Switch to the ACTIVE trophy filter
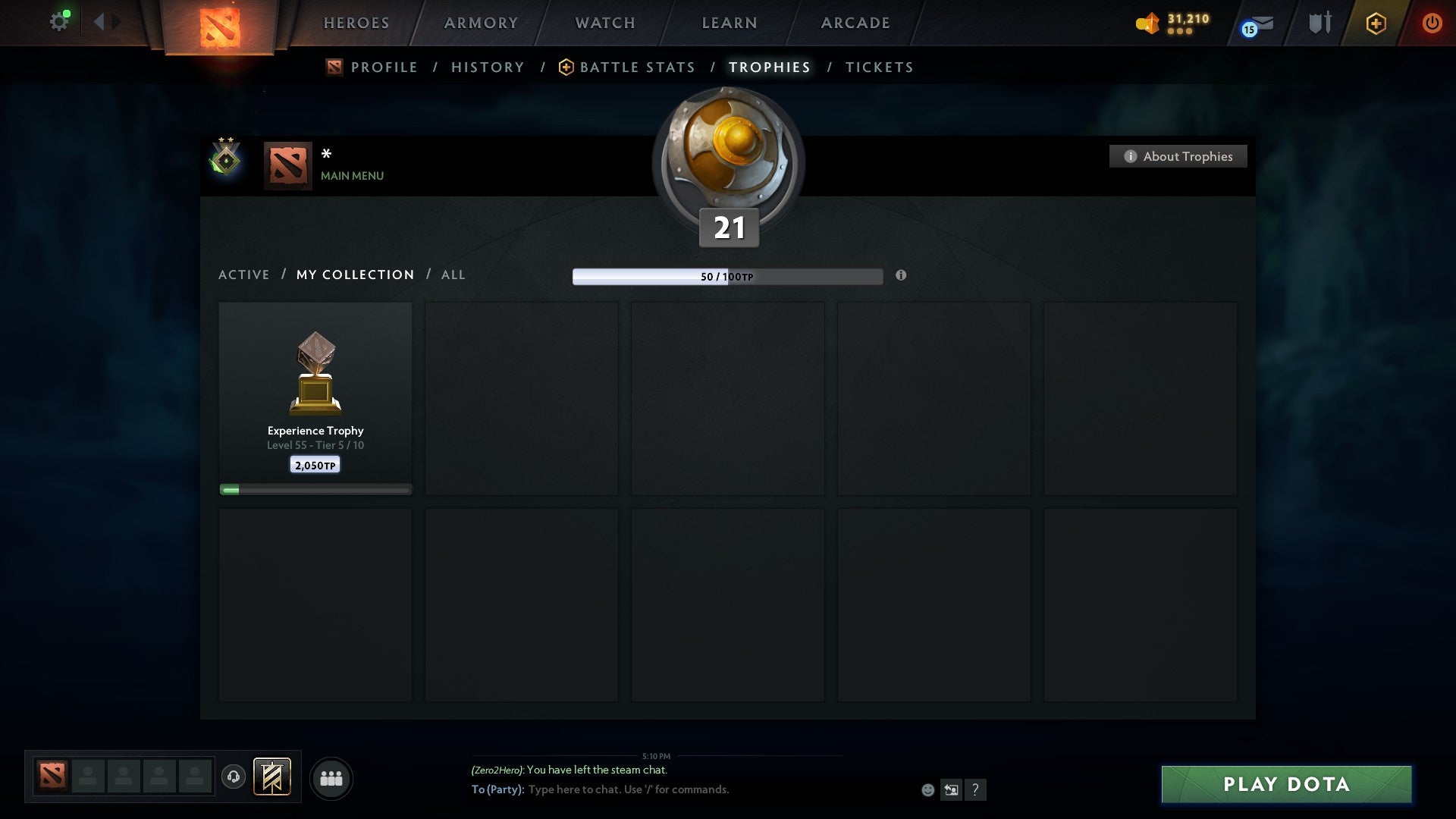The width and height of the screenshot is (1456, 819). coord(244,275)
